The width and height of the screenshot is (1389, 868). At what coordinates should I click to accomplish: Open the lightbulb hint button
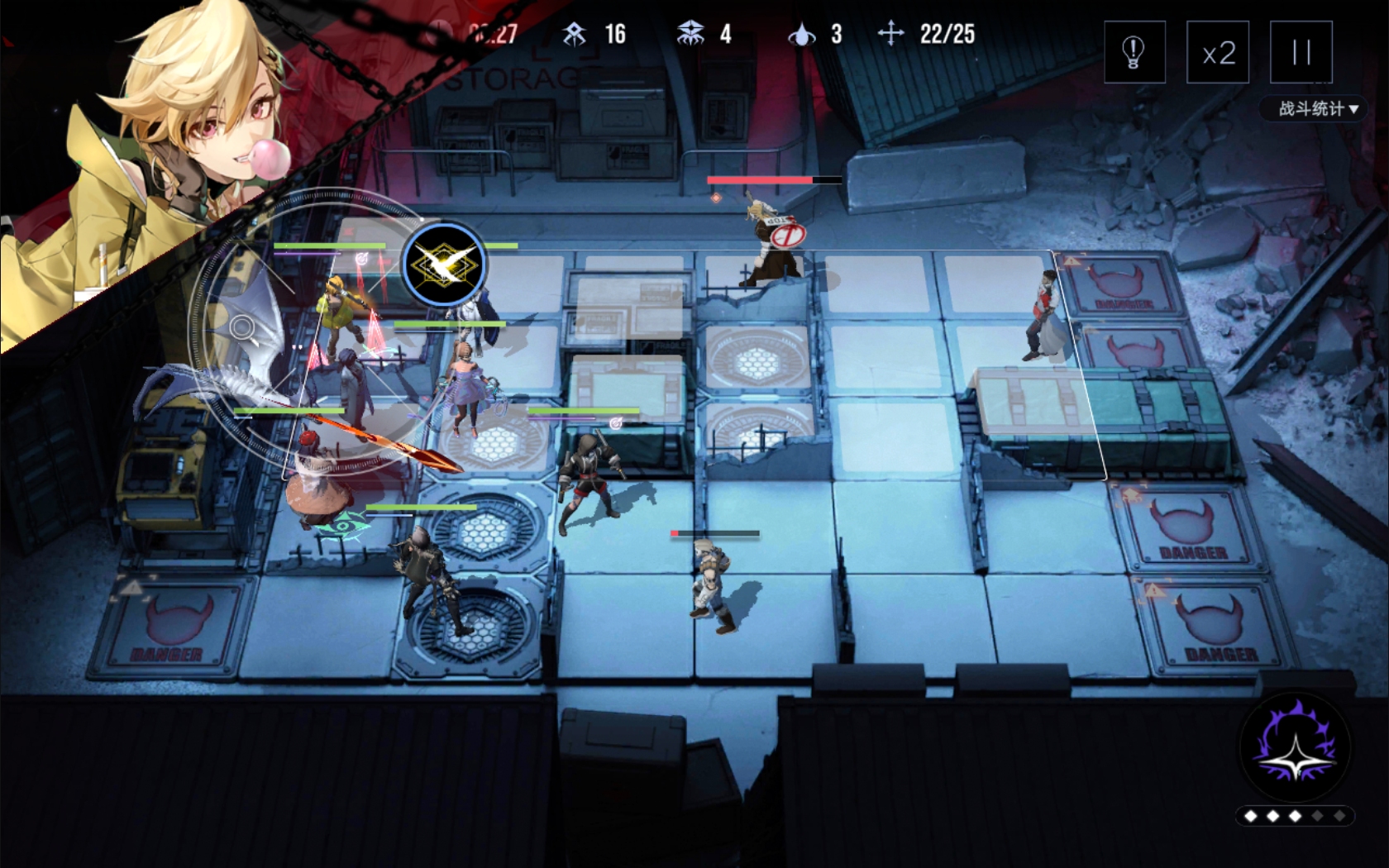(x=1134, y=53)
